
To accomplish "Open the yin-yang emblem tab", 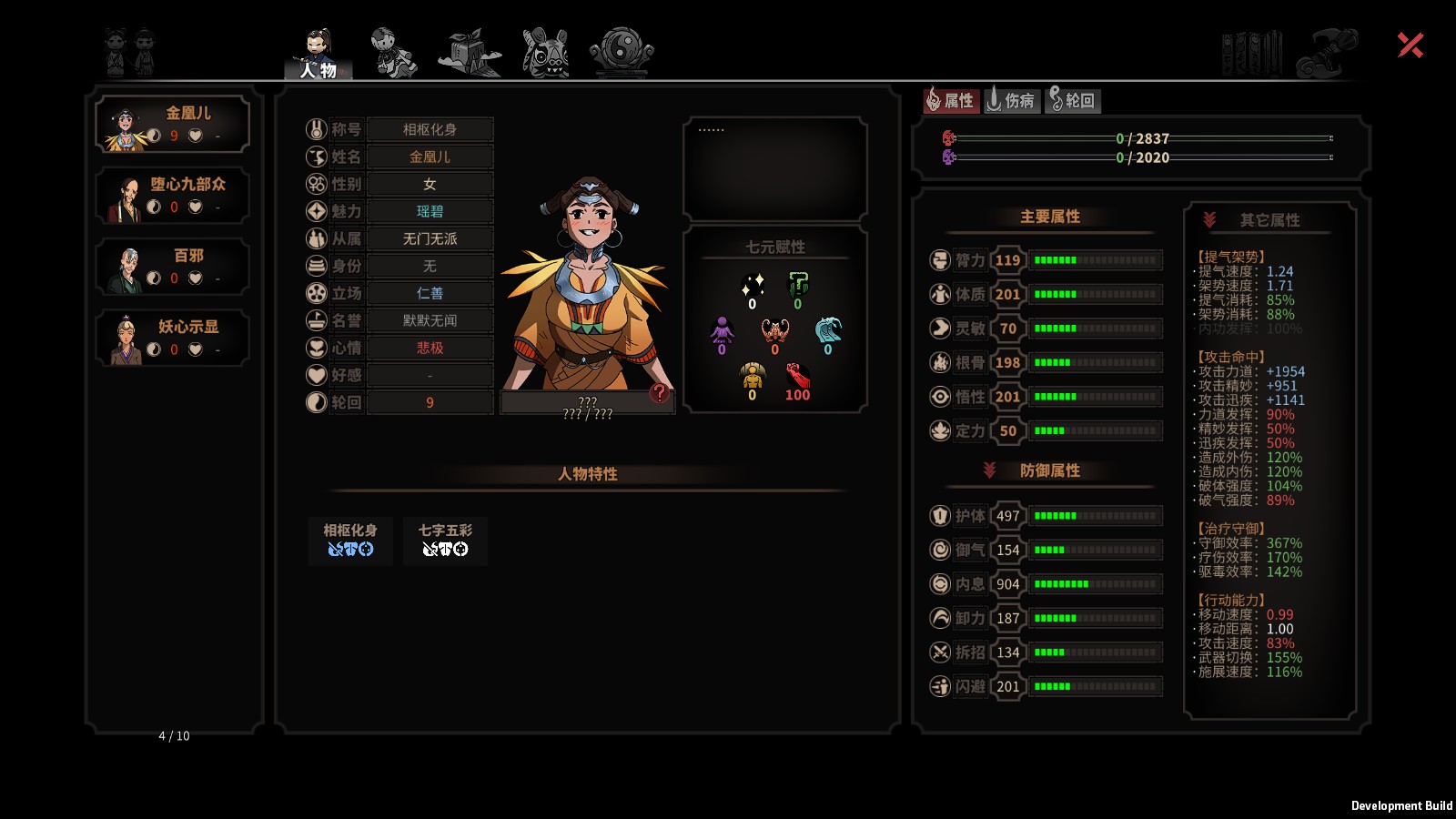I will (622, 52).
